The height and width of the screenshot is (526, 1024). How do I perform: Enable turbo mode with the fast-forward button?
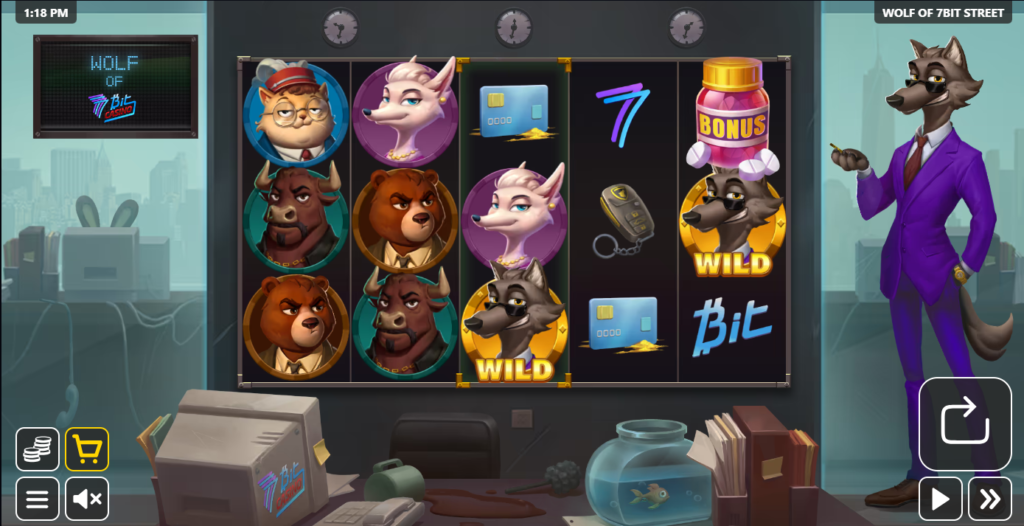989,498
